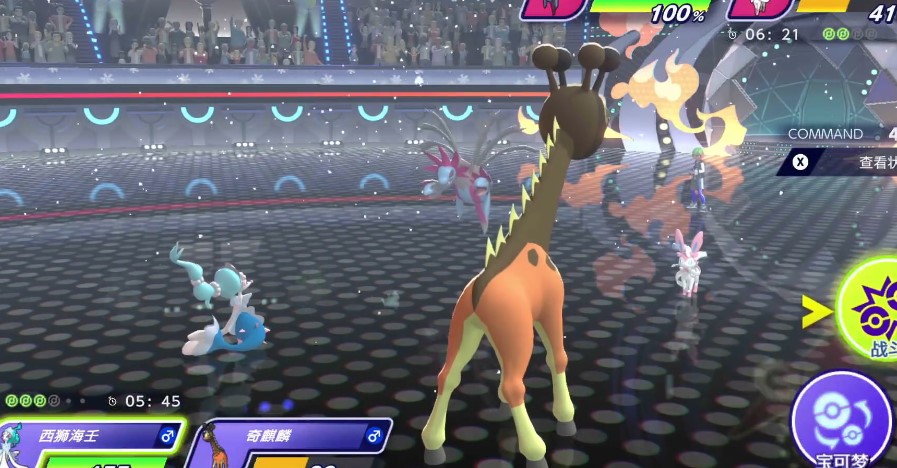Select the opponent panel showing 100%

[630, 10]
